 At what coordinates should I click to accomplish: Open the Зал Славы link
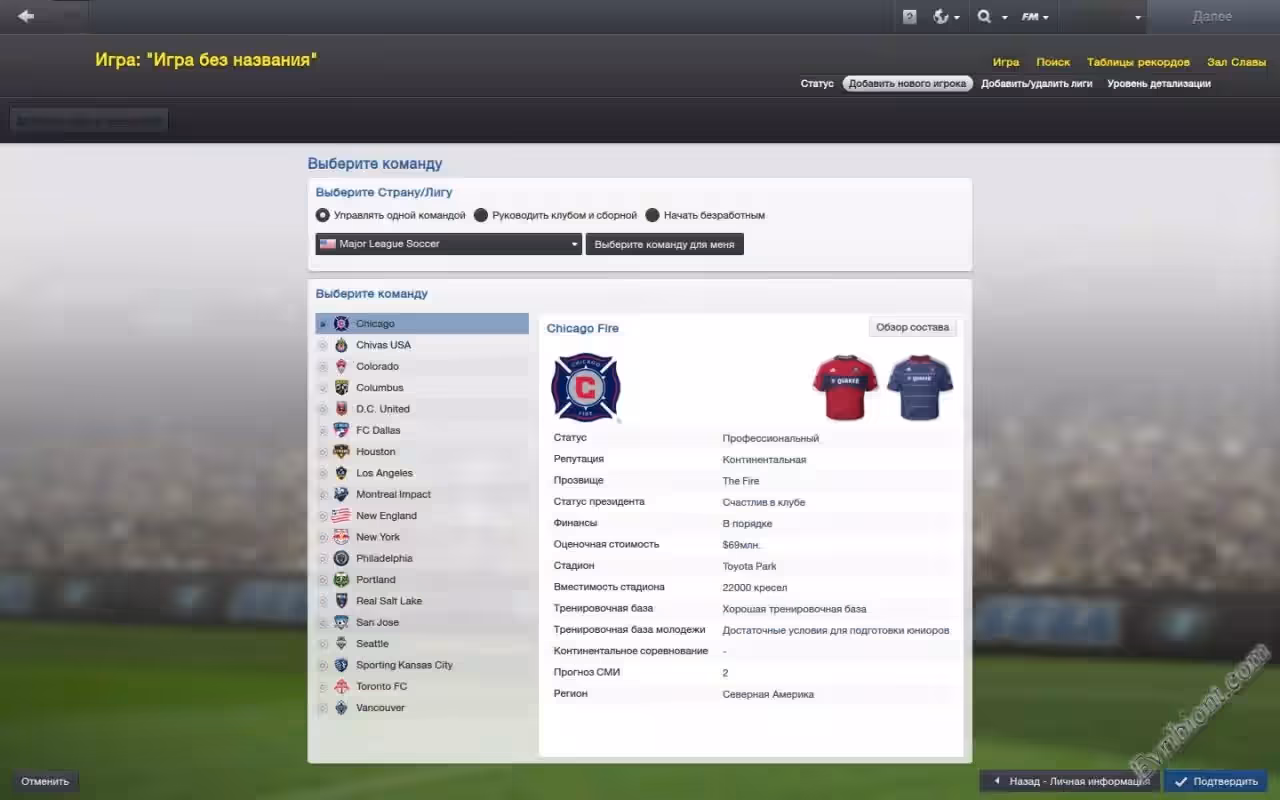click(1236, 62)
